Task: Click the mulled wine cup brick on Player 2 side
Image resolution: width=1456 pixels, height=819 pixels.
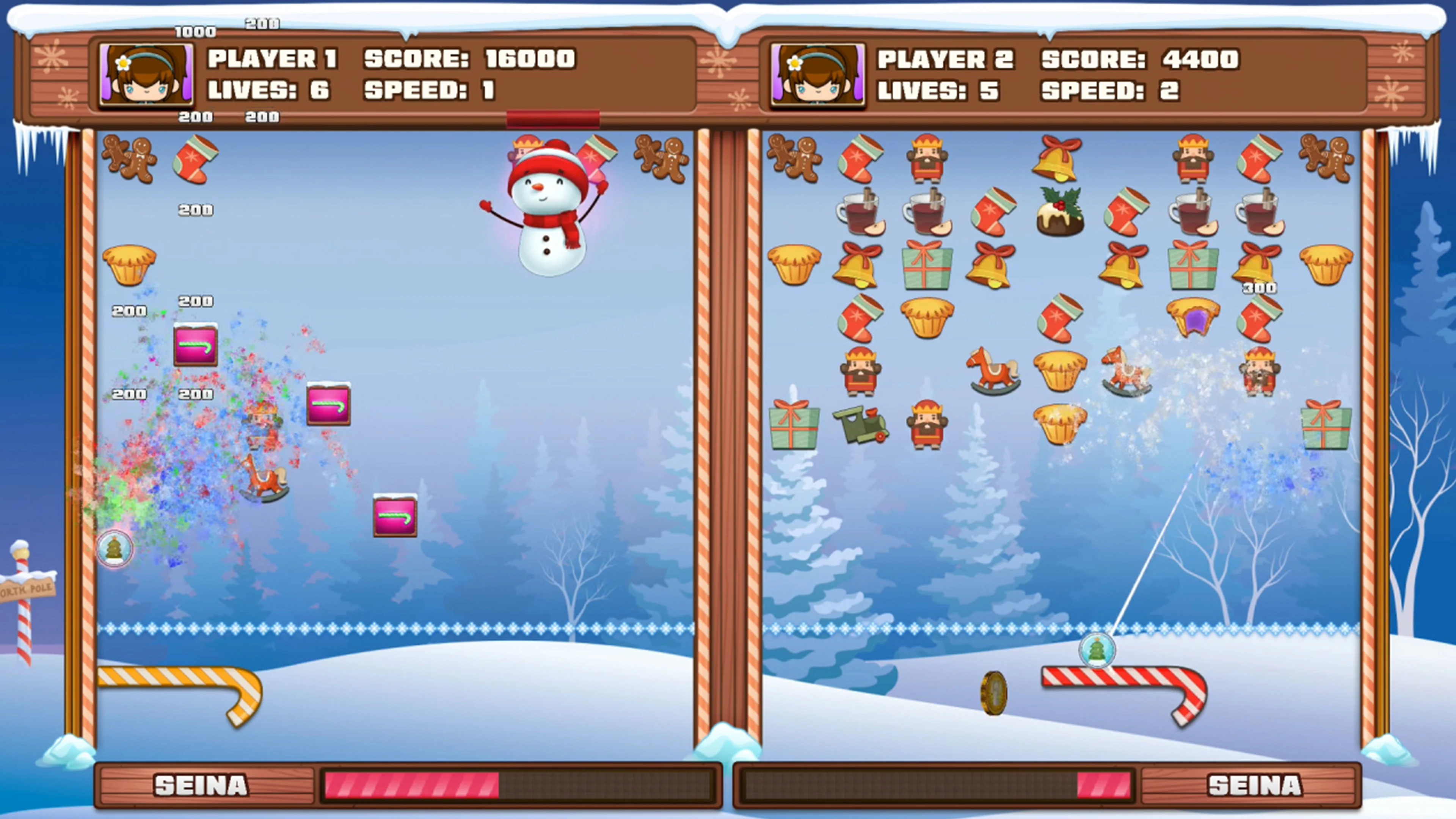Action: pyautogui.click(x=862, y=212)
